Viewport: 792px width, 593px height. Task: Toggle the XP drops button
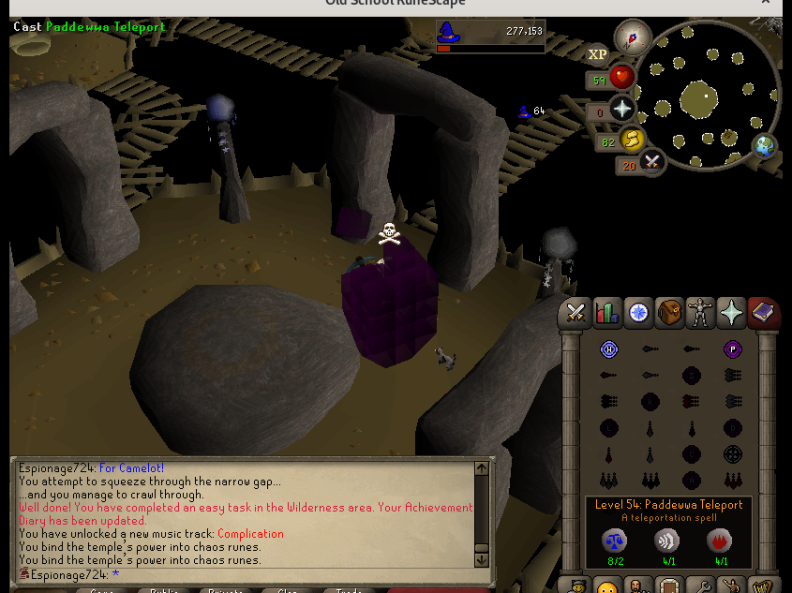(597, 55)
